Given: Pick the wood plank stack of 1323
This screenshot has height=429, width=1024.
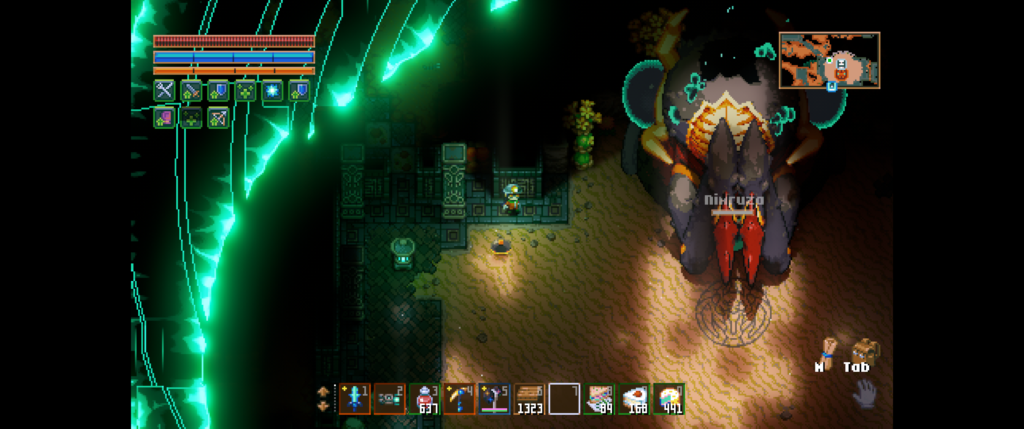Looking at the screenshot, I should tap(530, 398).
